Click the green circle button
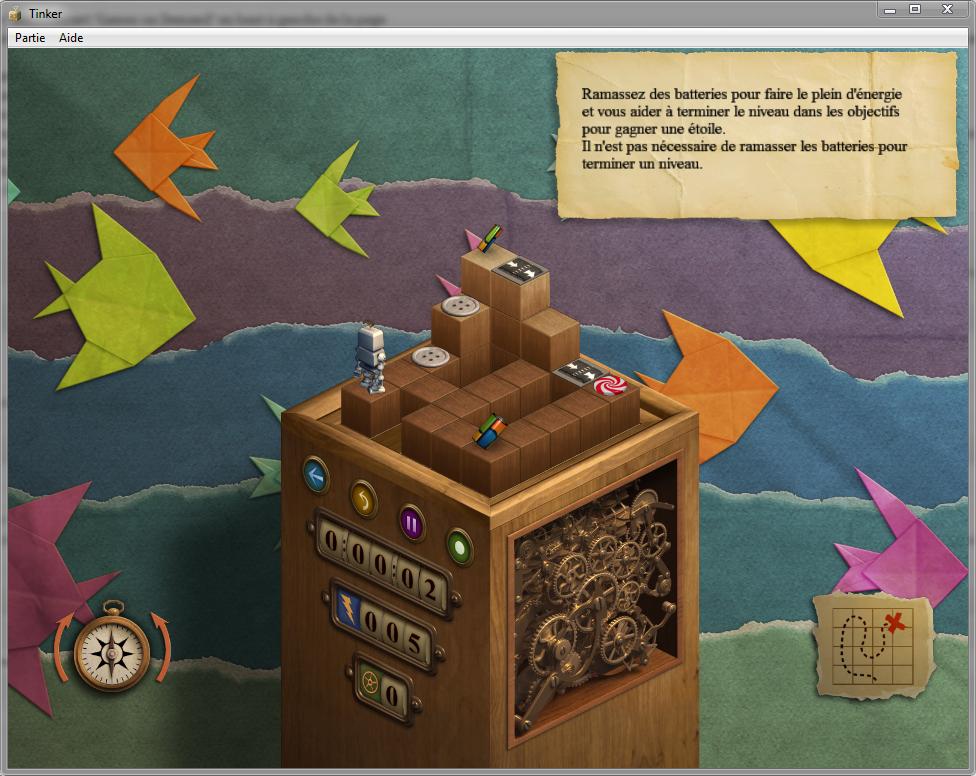 [x=459, y=546]
